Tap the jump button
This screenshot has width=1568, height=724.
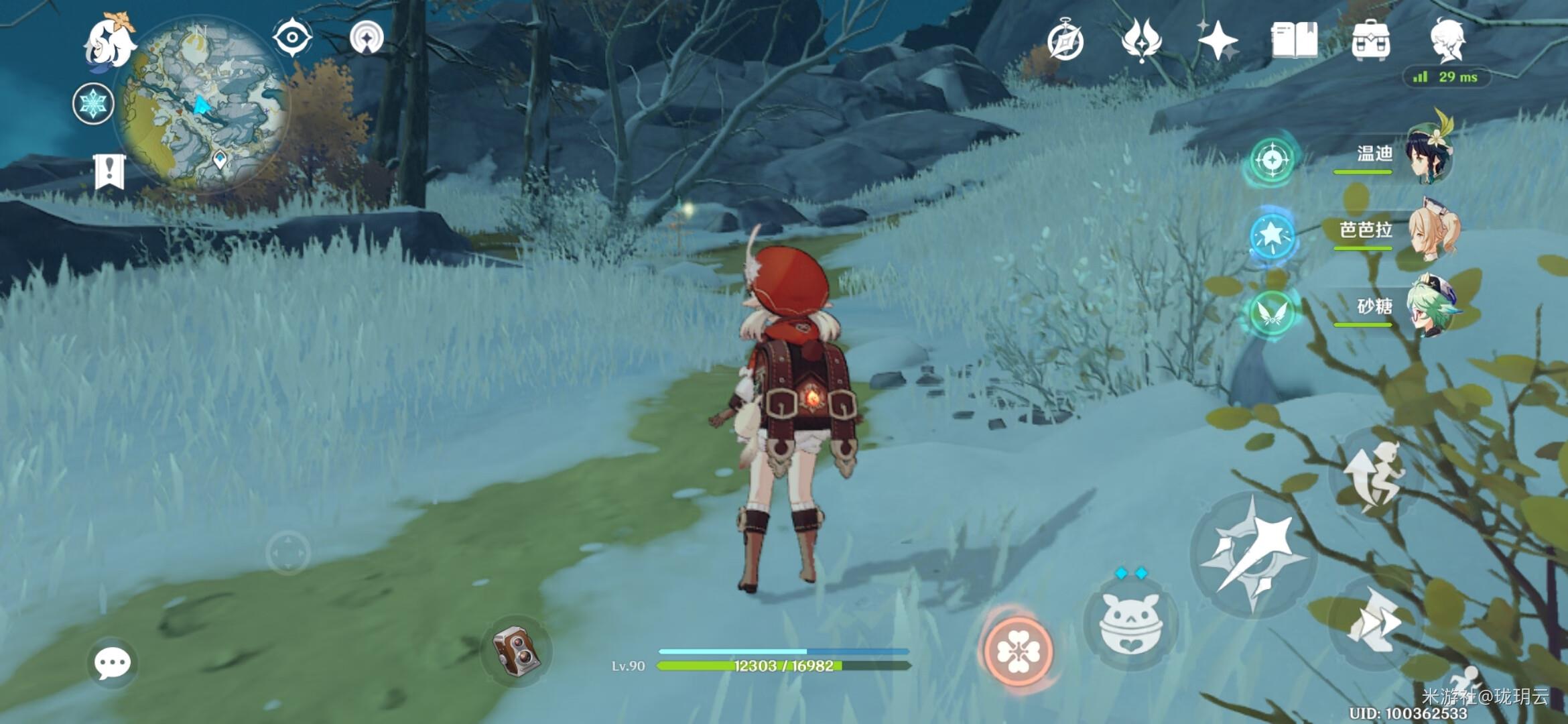coord(1374,477)
